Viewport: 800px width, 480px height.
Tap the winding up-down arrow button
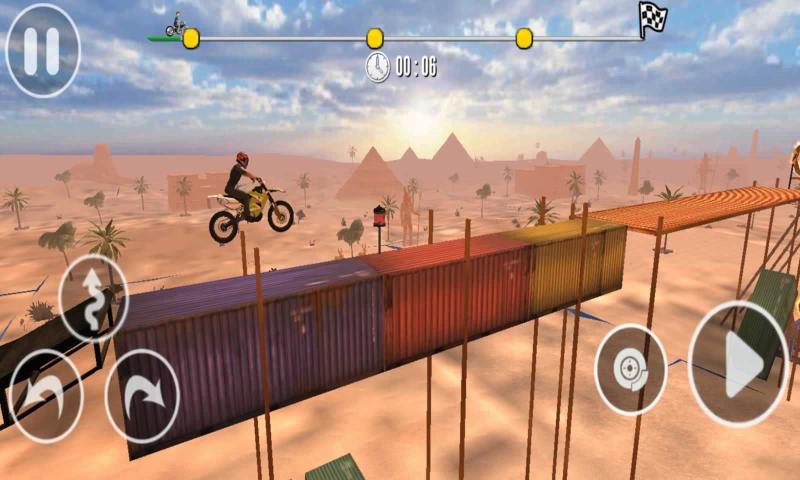point(94,297)
